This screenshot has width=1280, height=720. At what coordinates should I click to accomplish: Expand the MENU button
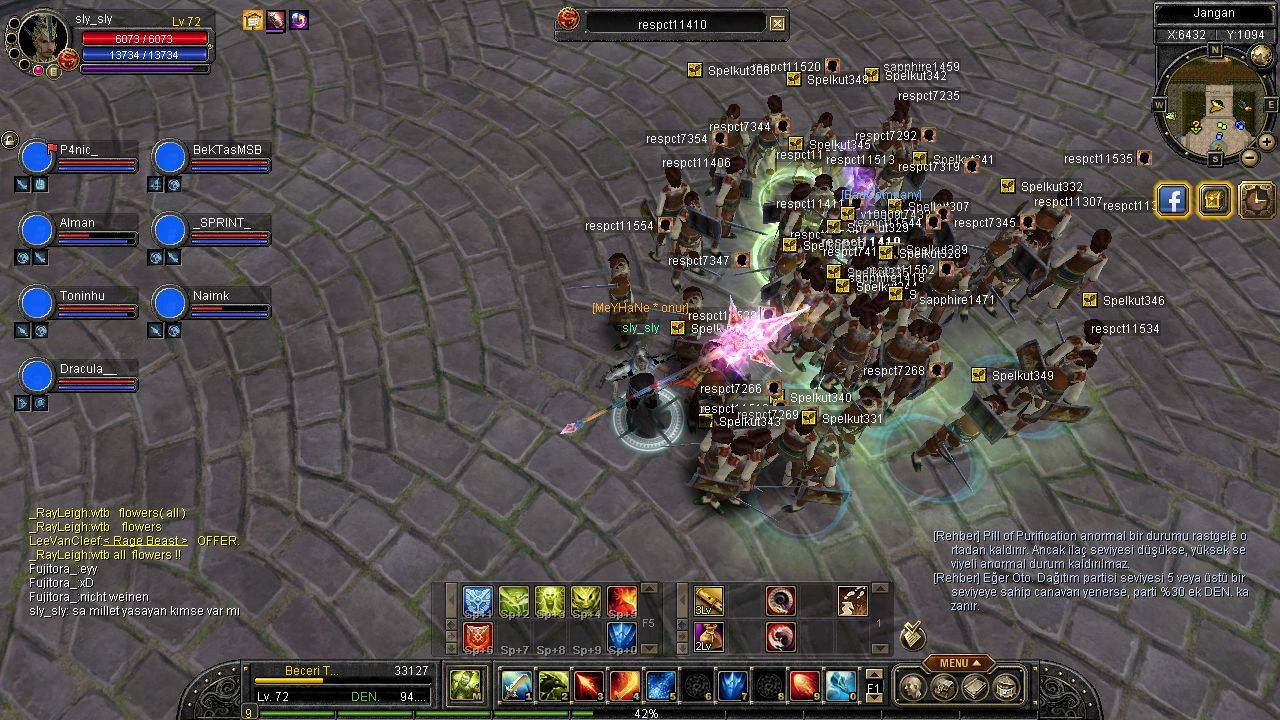[958, 663]
